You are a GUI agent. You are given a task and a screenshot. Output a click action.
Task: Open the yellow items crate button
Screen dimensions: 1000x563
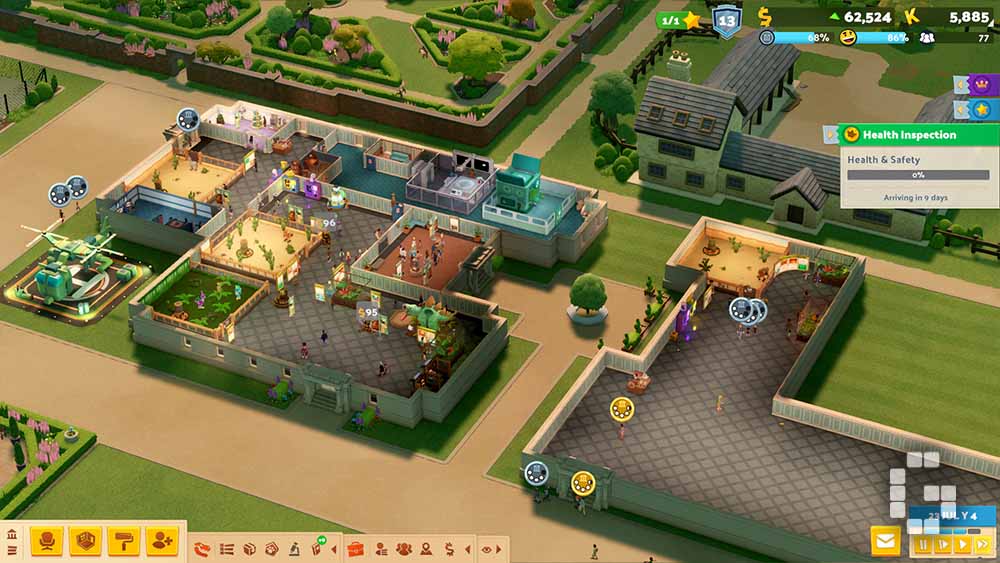[85, 542]
